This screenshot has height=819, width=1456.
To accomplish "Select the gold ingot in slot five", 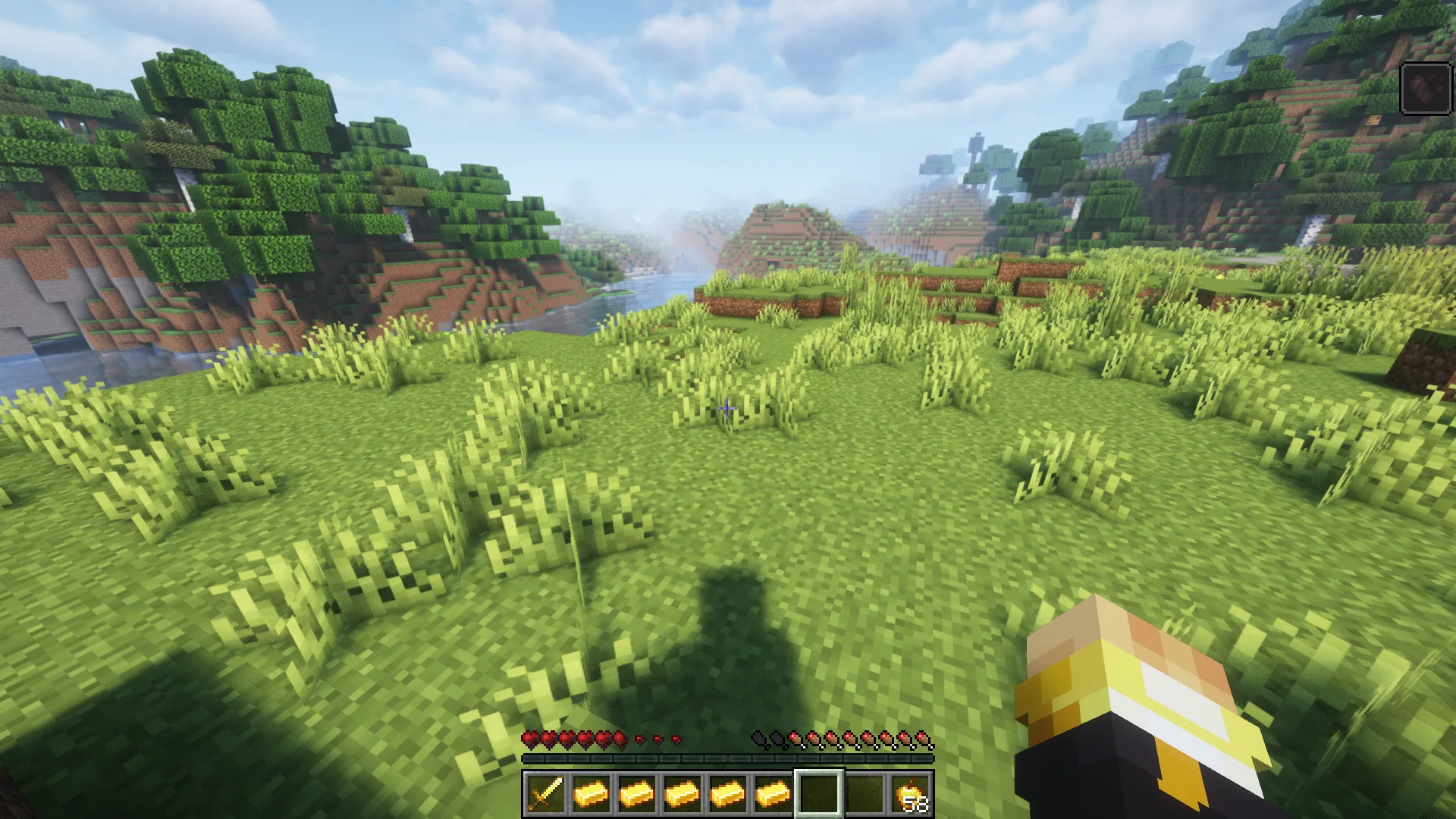I will tap(728, 795).
